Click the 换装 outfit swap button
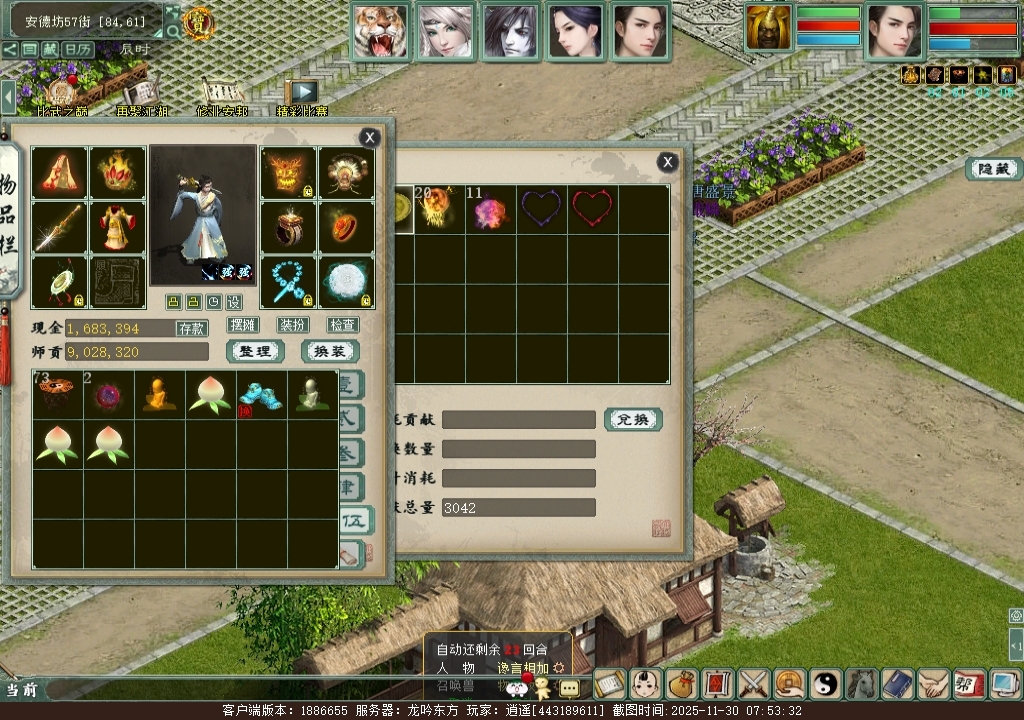 [330, 351]
